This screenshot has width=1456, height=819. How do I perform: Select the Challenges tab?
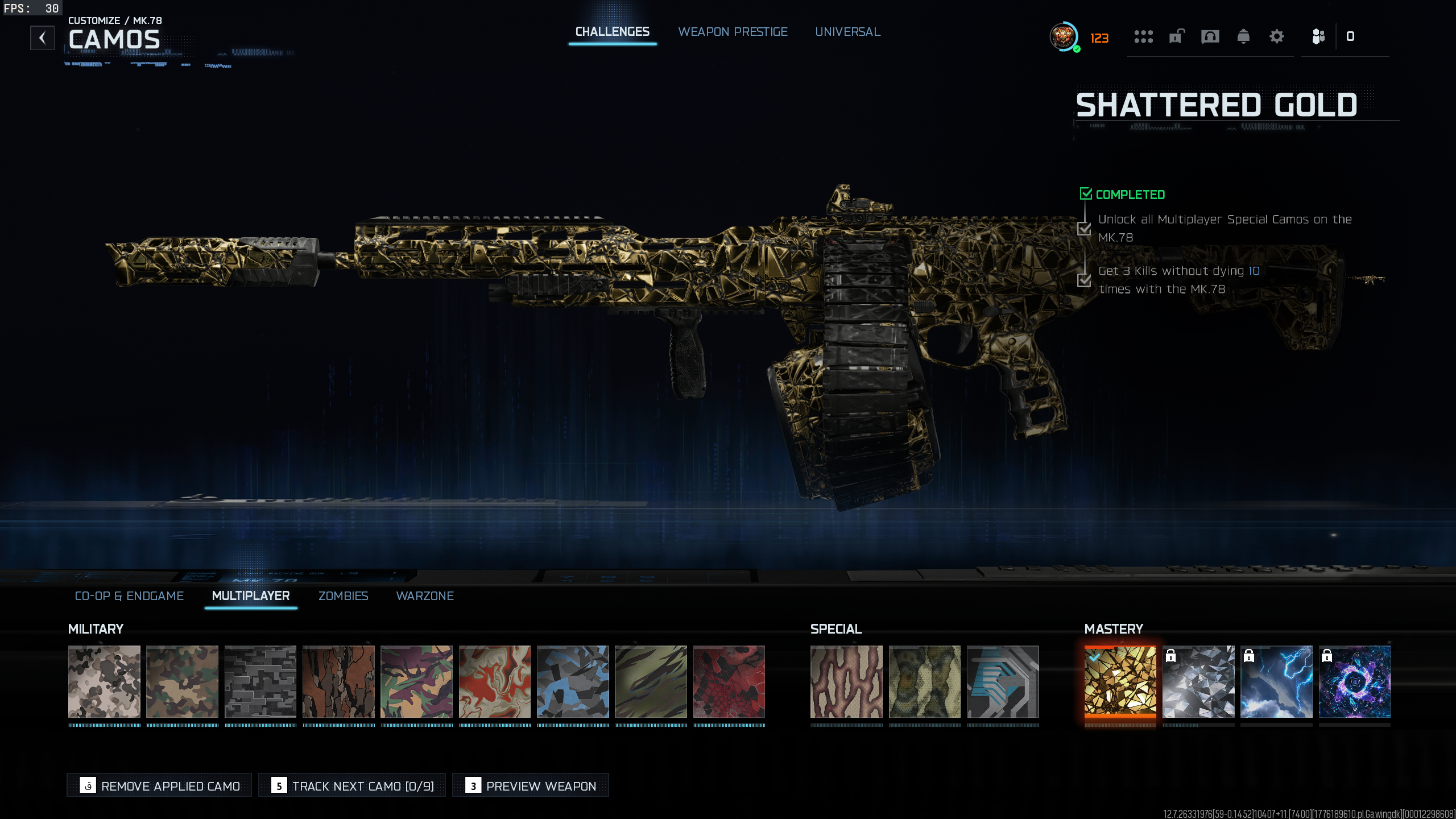612,32
